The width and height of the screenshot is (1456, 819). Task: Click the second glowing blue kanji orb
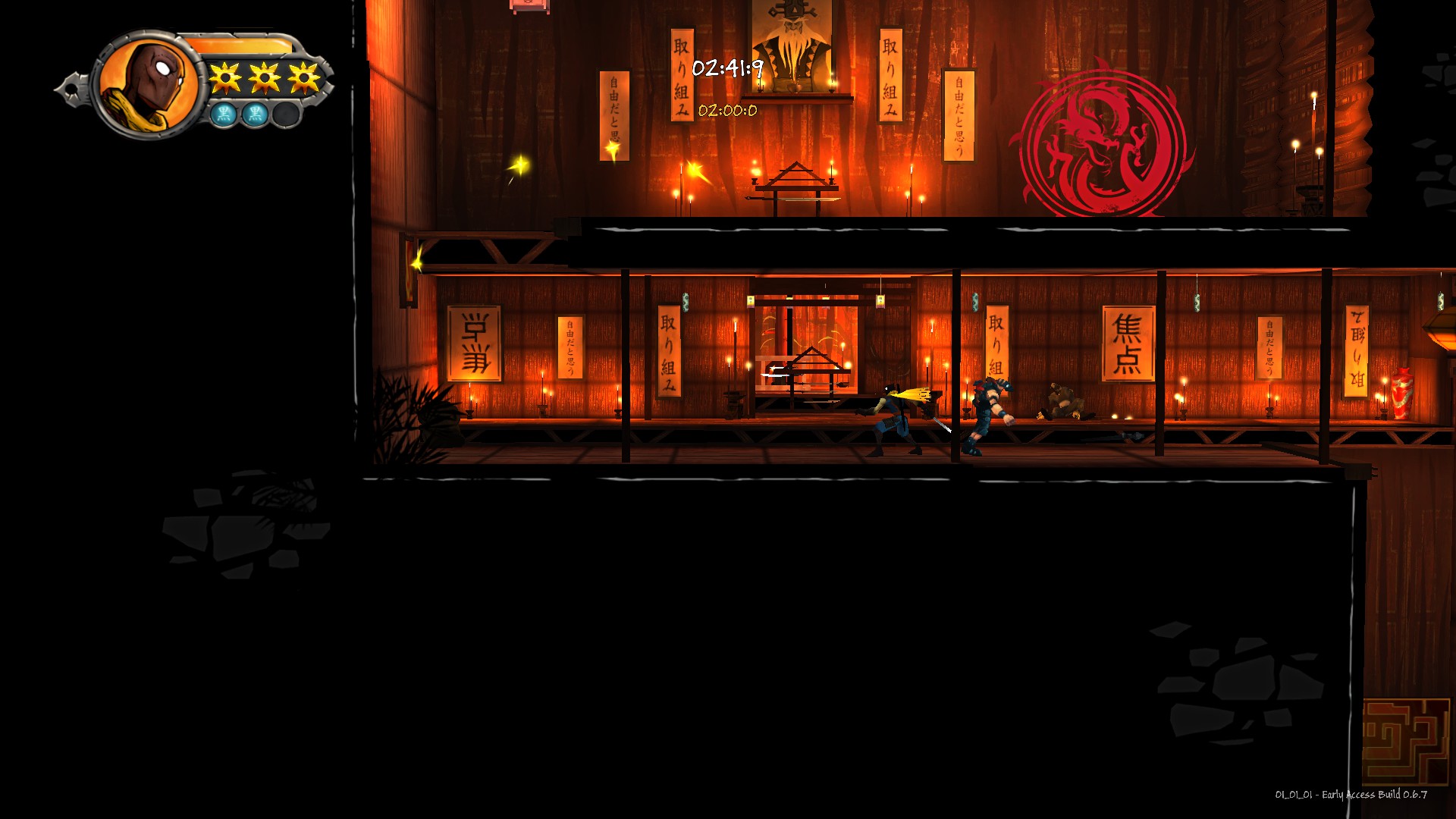point(256,112)
